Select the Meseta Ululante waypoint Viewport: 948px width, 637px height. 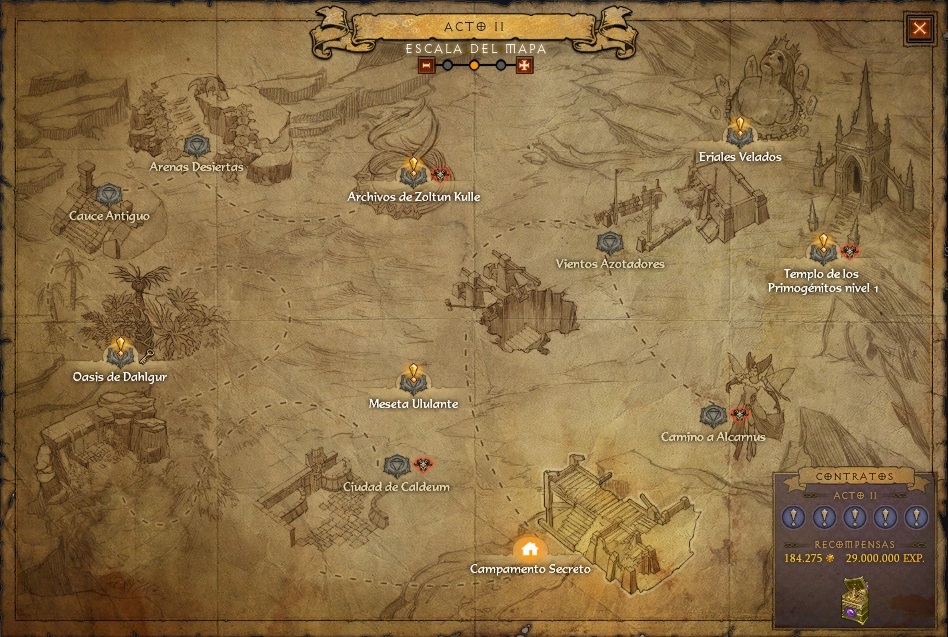point(413,380)
